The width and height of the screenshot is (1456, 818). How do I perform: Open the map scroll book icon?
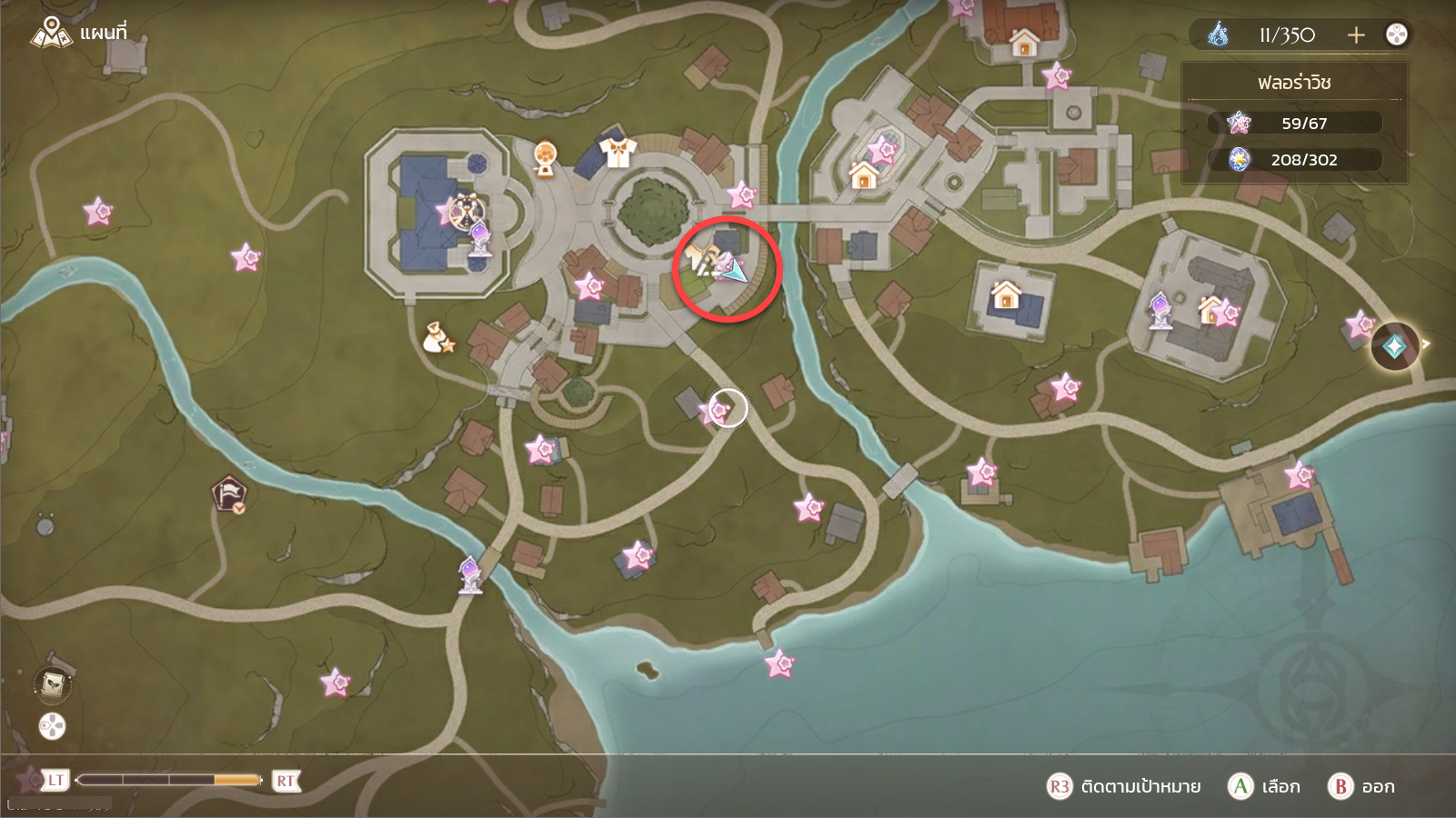(53, 683)
